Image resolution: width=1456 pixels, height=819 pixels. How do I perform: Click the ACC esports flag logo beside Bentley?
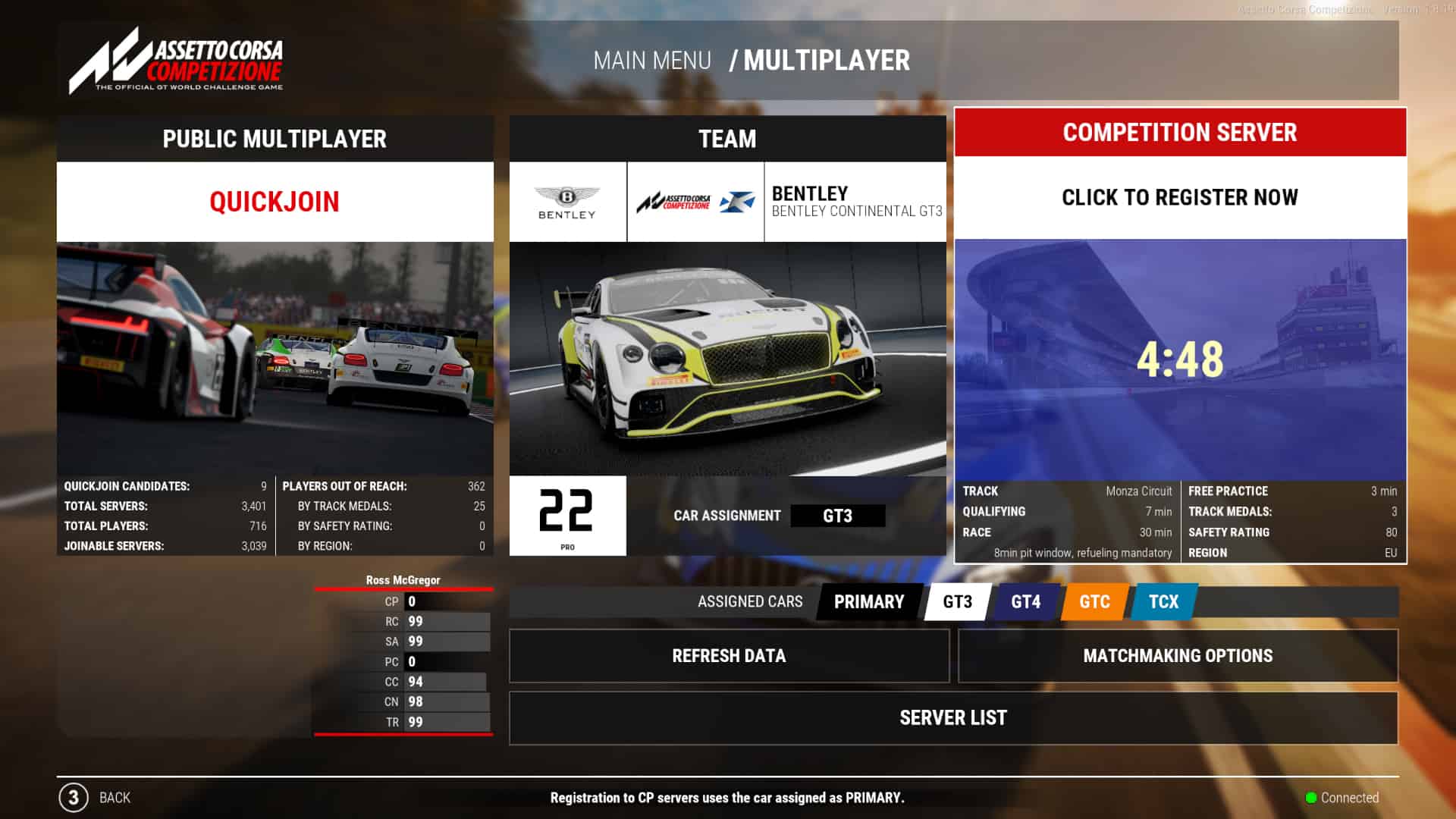695,200
